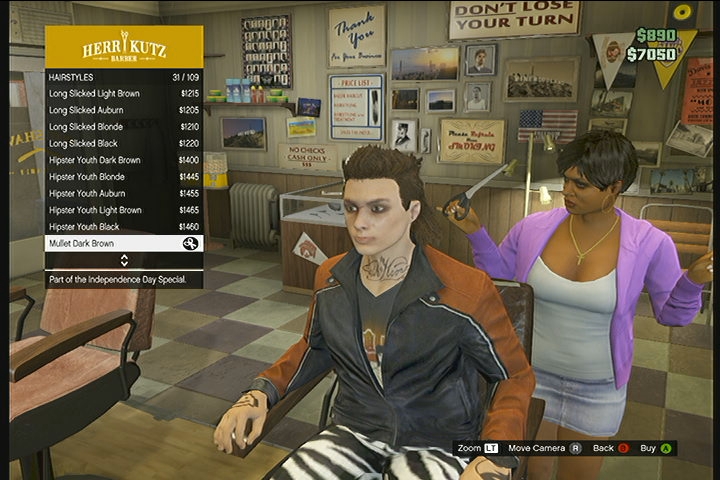Image resolution: width=720 pixels, height=480 pixels.
Task: Choose Hipster Youth Dark Brown hairstyle
Action: [x=124, y=160]
